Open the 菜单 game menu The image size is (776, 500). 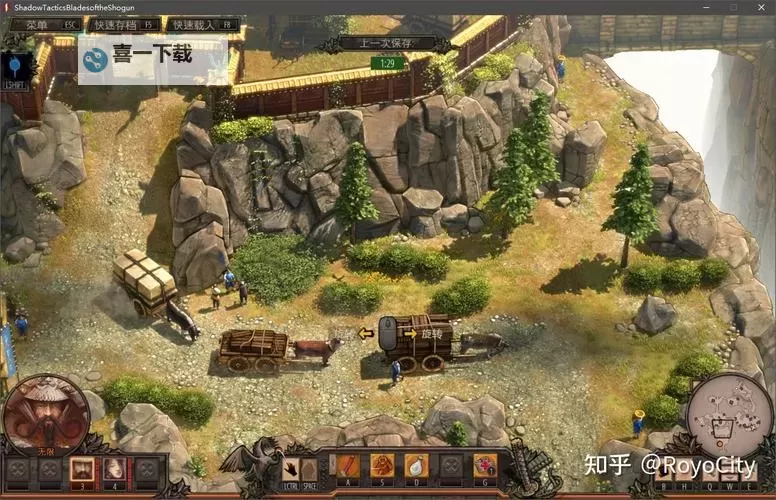tap(44, 24)
